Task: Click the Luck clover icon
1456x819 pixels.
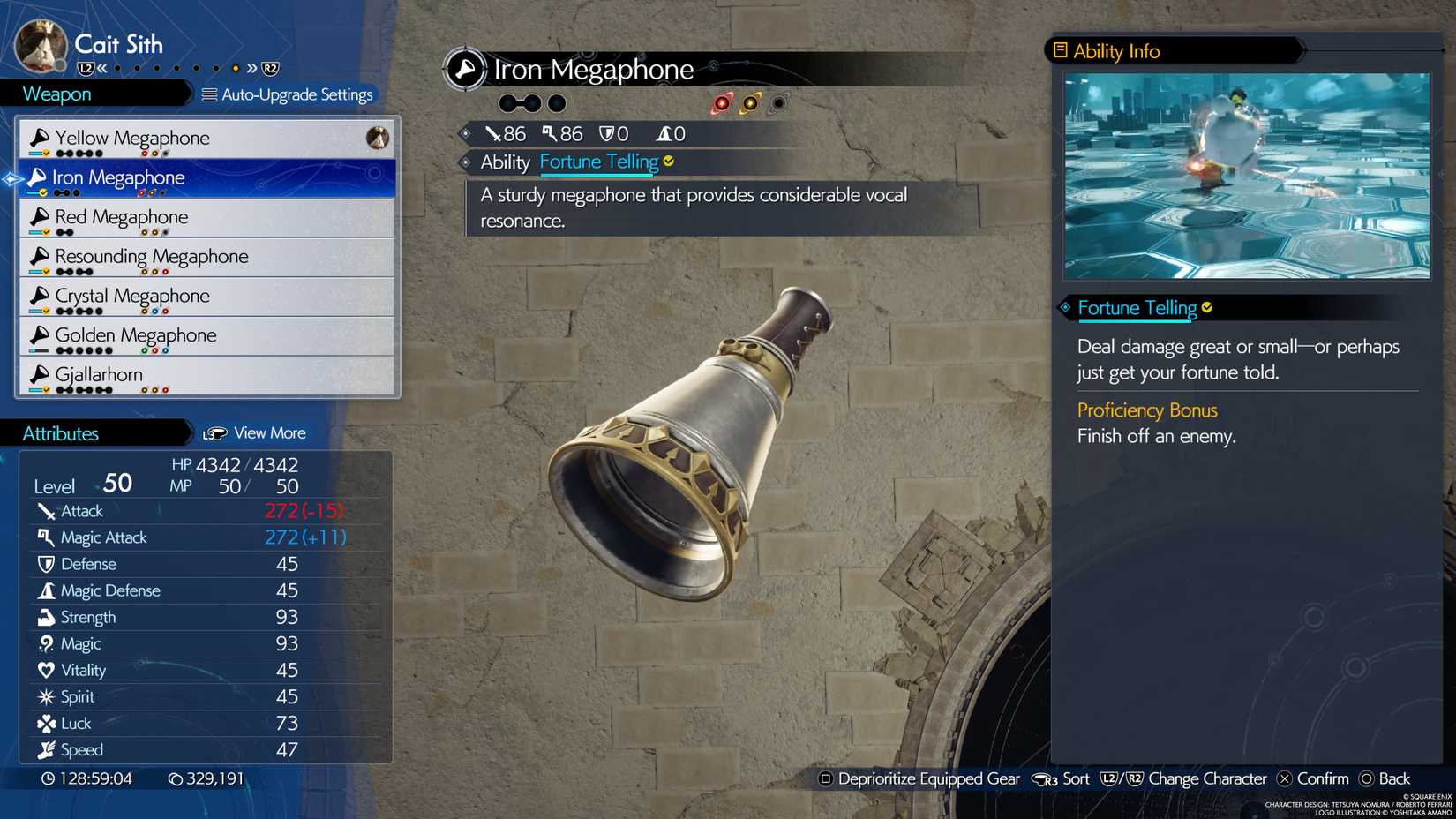Action: pyautogui.click(x=44, y=723)
